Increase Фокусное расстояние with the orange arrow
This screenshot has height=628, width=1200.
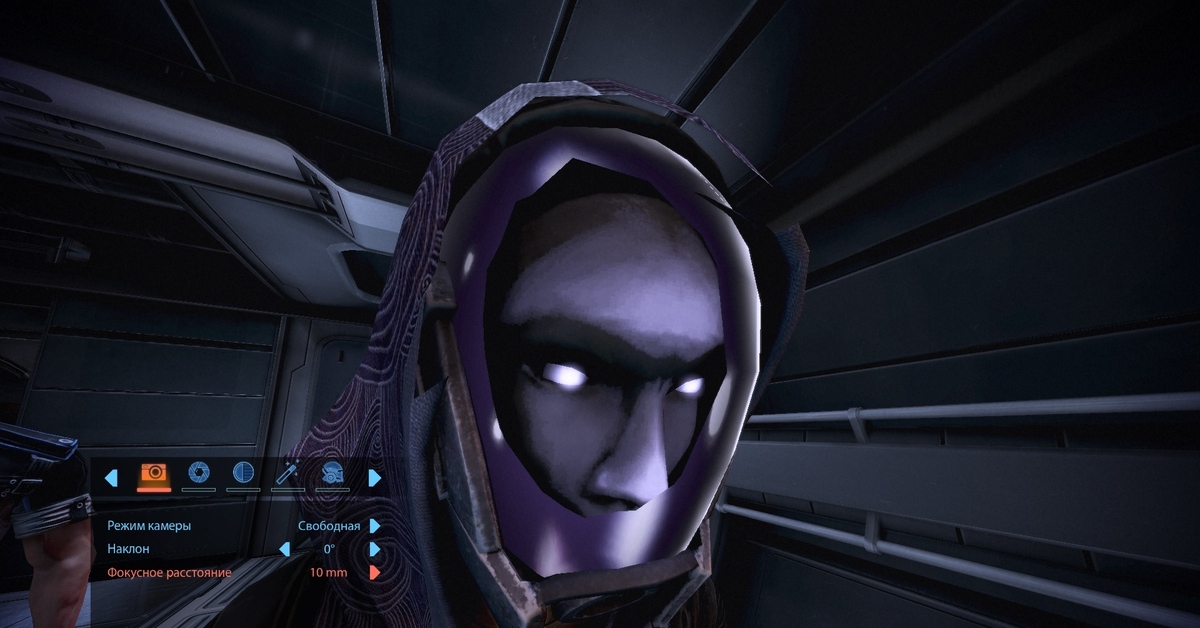pos(375,573)
